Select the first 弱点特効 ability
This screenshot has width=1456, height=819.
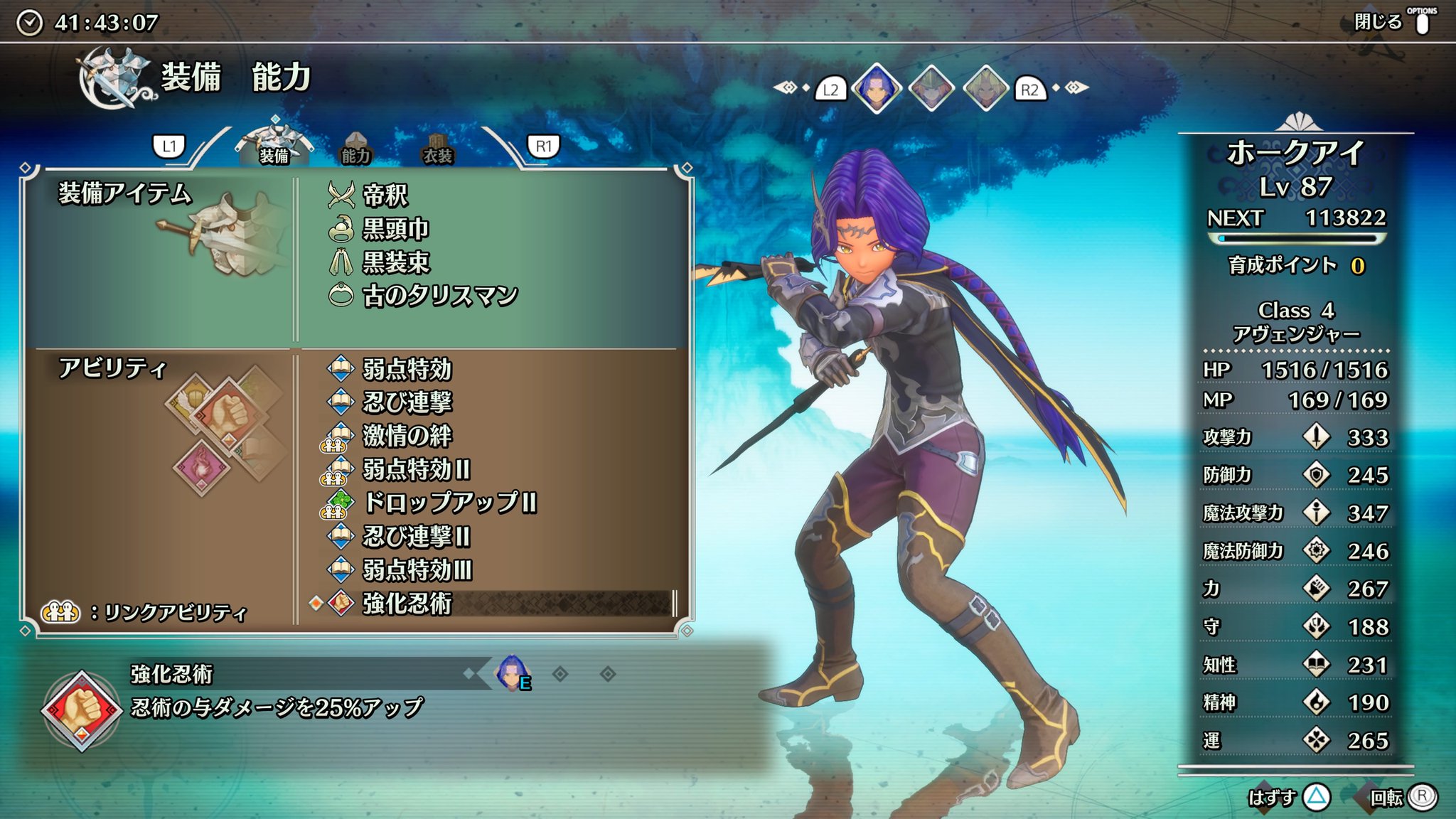[x=407, y=369]
